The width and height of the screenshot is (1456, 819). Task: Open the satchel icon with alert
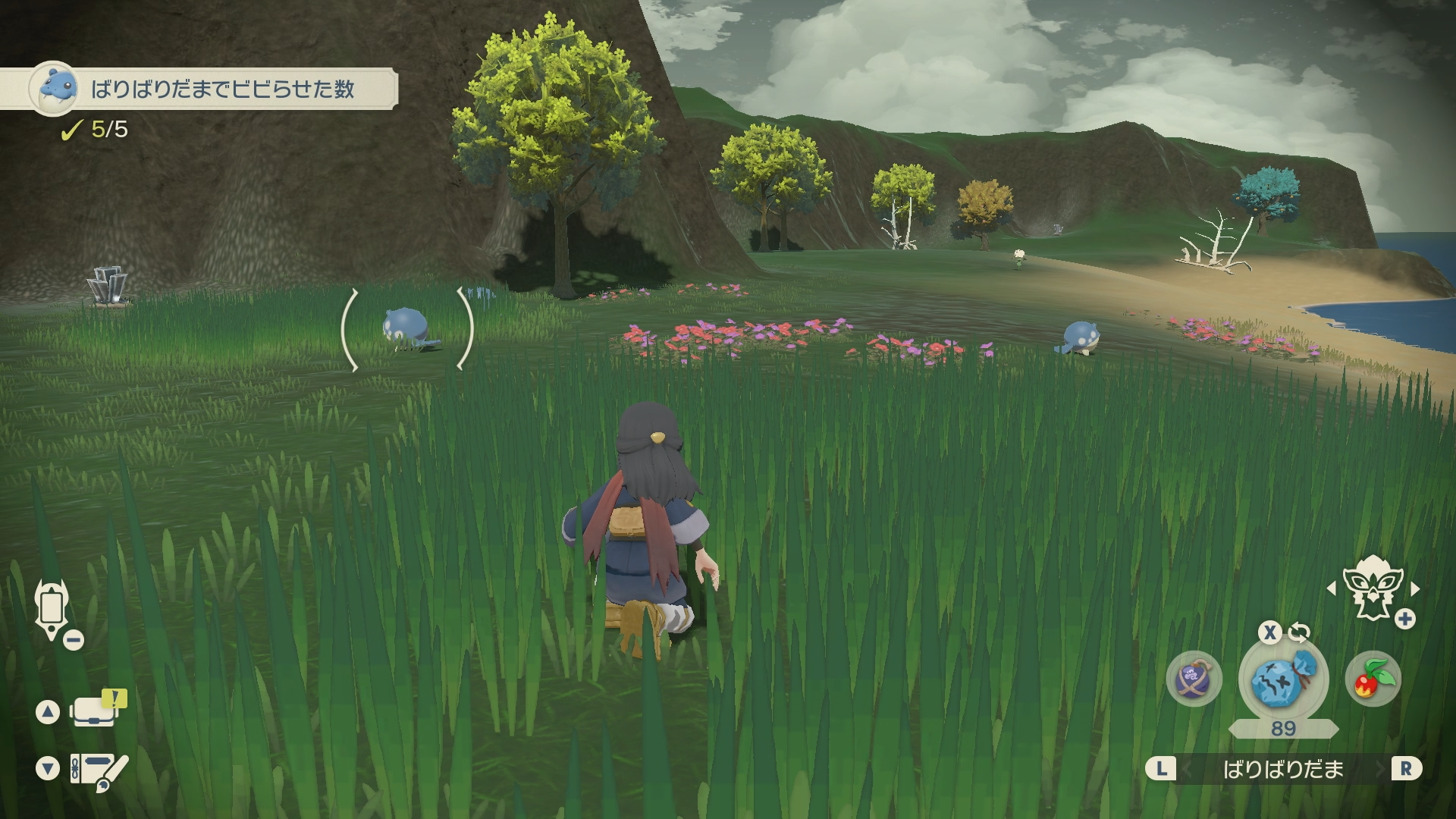[96, 711]
